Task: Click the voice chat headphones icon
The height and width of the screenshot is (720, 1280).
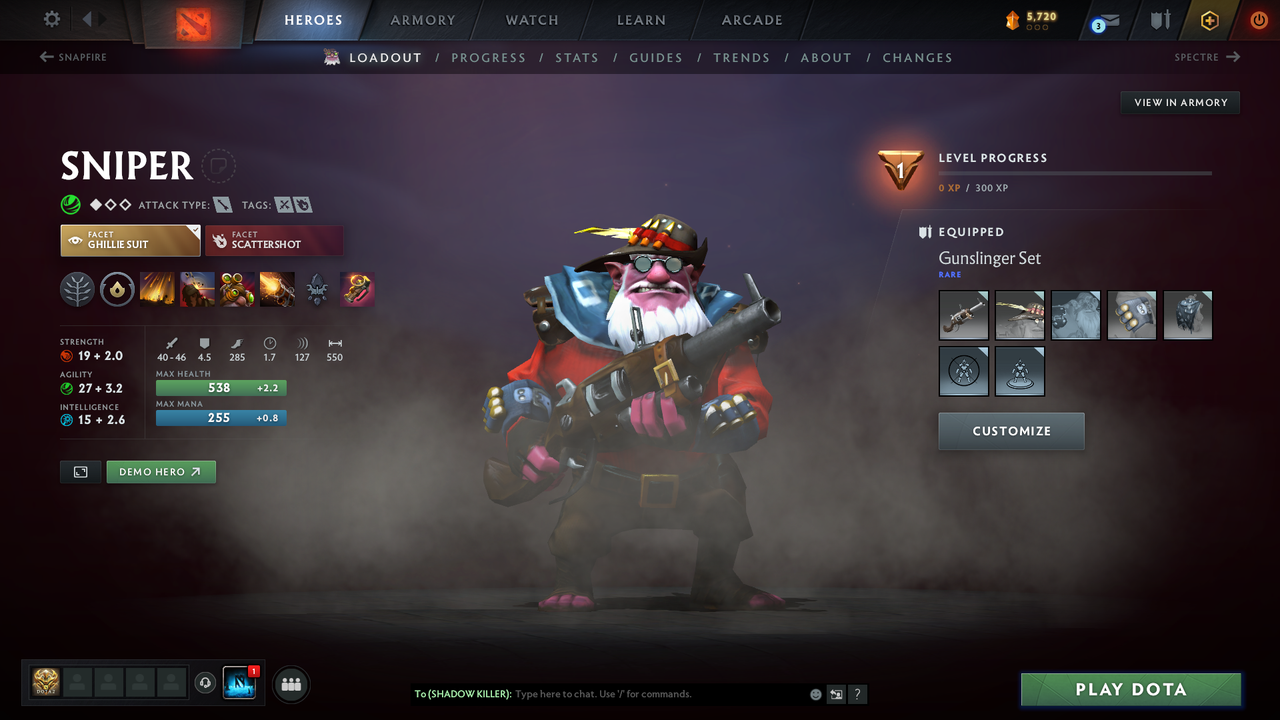Action: pyautogui.click(x=207, y=684)
